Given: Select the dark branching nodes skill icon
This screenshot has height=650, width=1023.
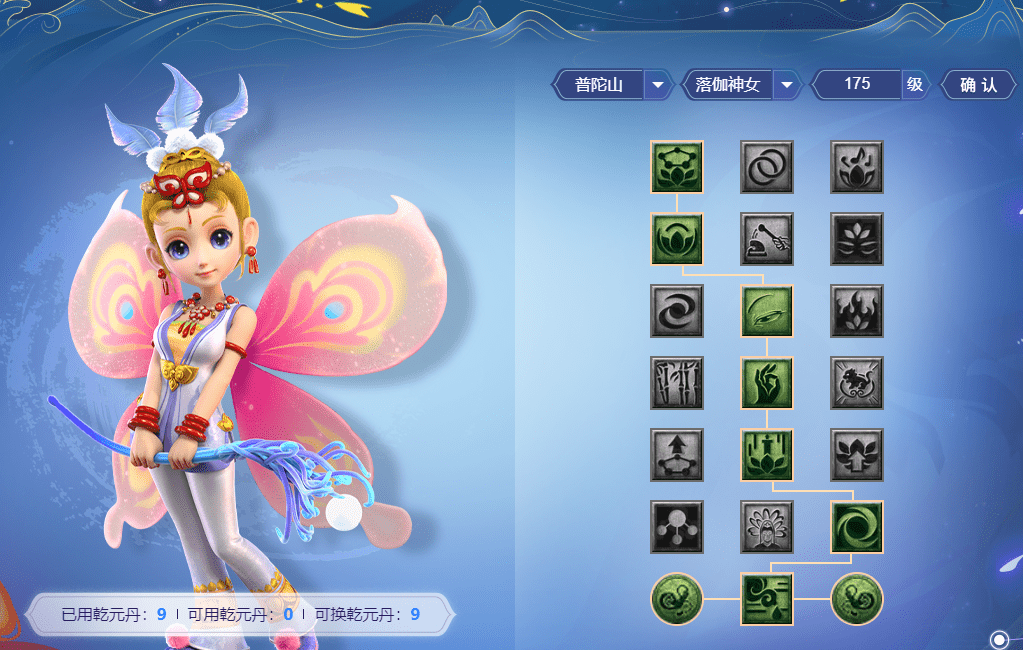Looking at the screenshot, I should pos(677,527).
